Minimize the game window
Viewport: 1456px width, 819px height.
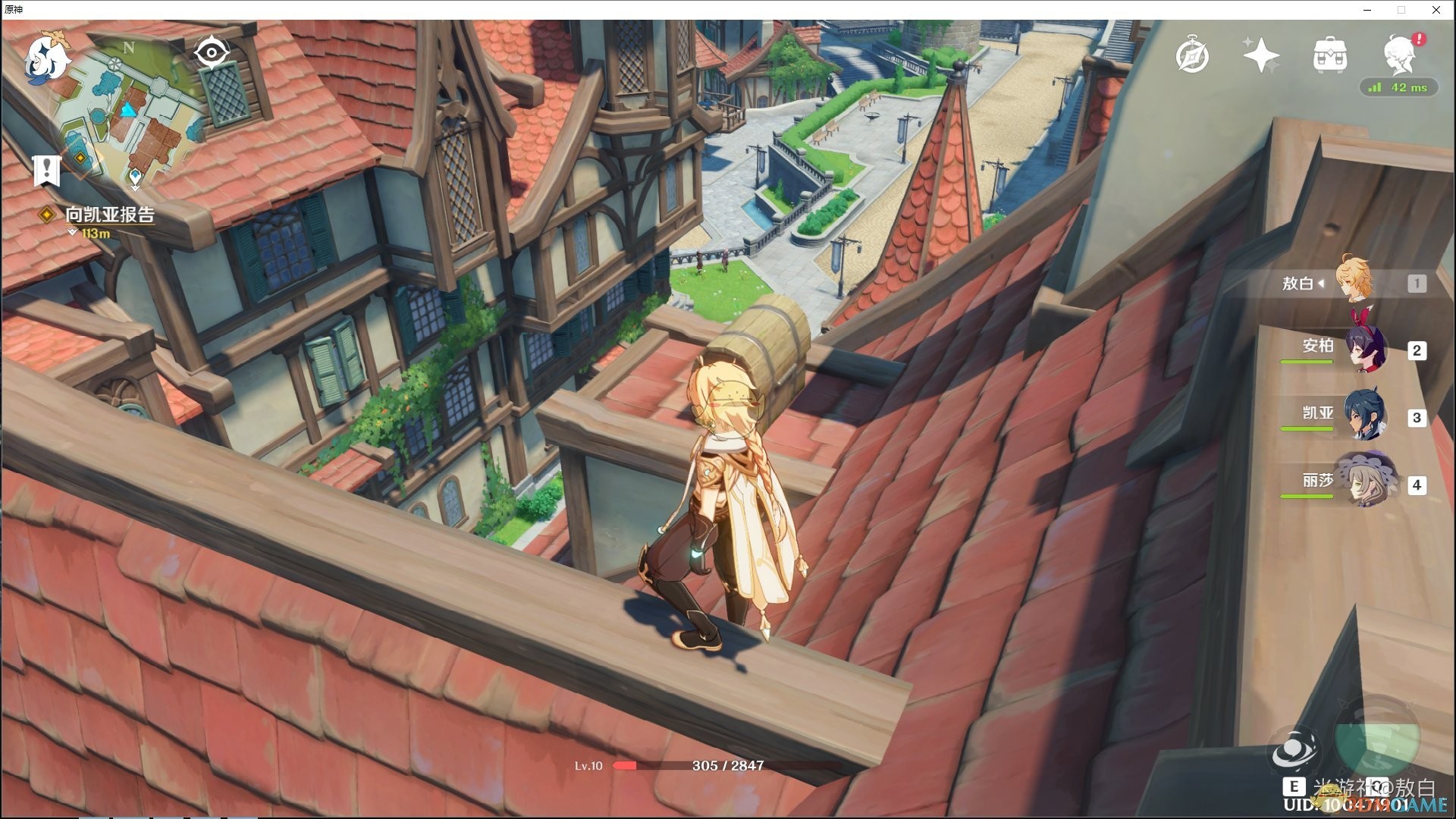(1368, 10)
